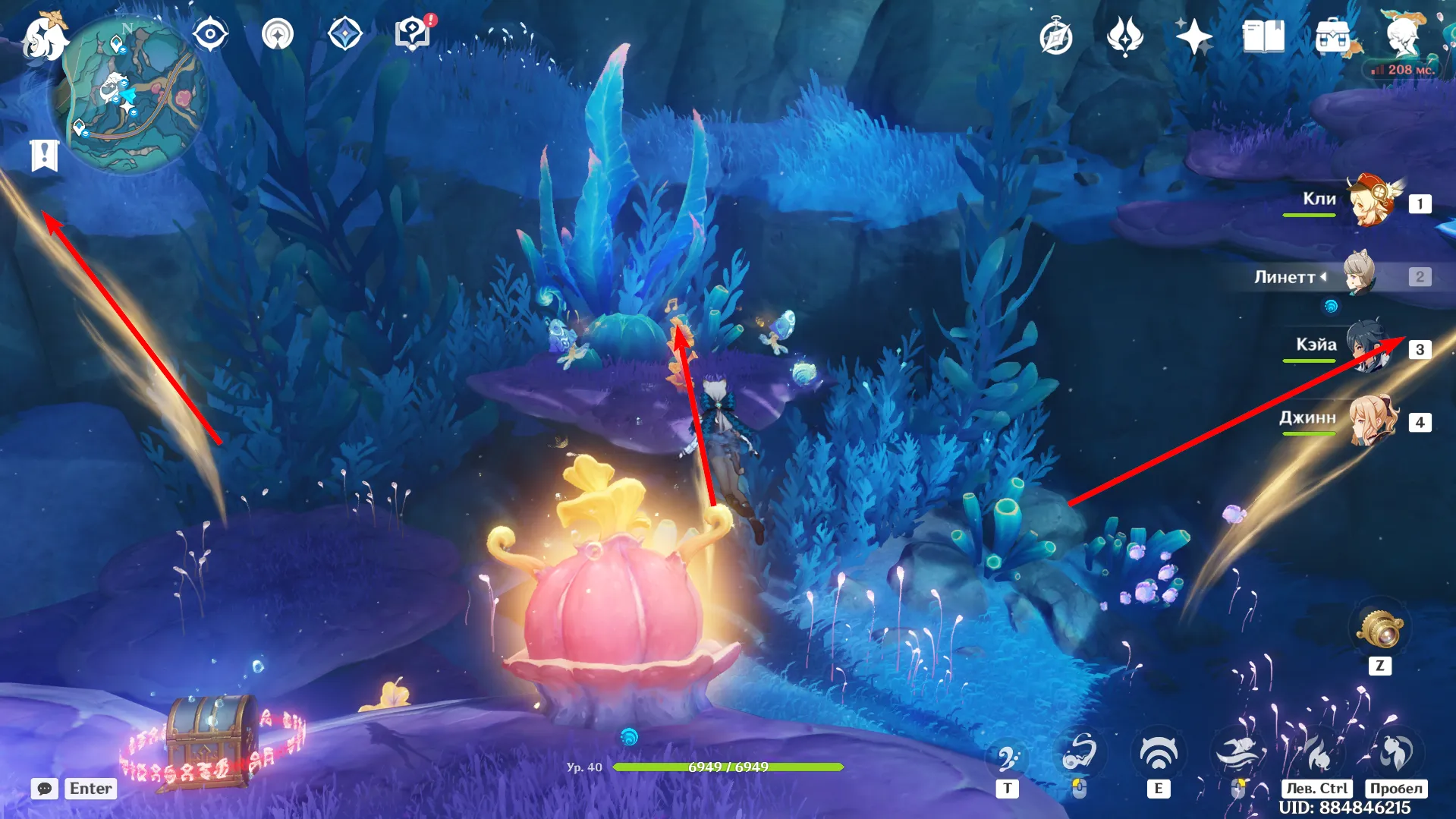1456x819 pixels.
Task: Use the kamera gadget icon
Action: [1379, 630]
